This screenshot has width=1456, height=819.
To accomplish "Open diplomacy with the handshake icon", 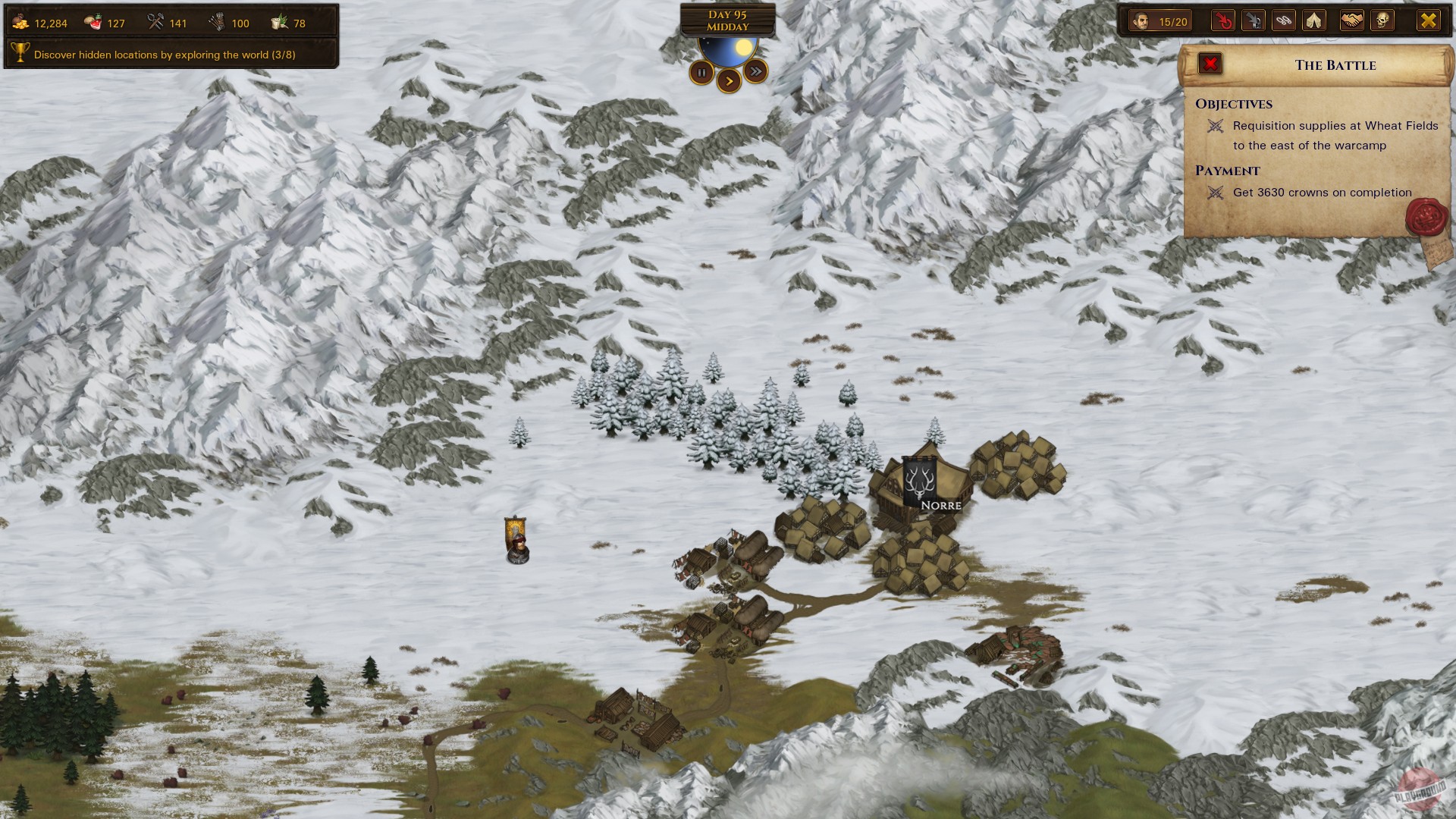I will 1352,20.
